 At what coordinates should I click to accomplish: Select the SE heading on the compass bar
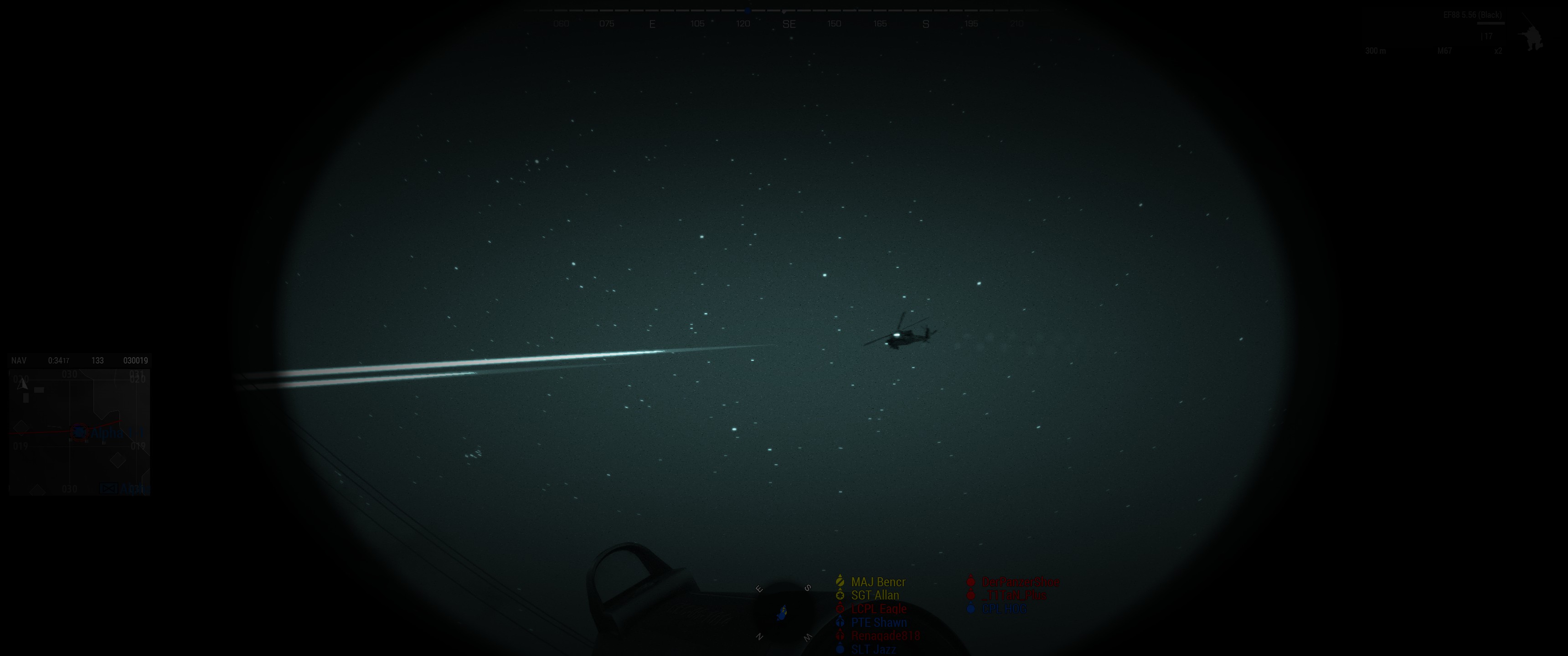coord(789,24)
